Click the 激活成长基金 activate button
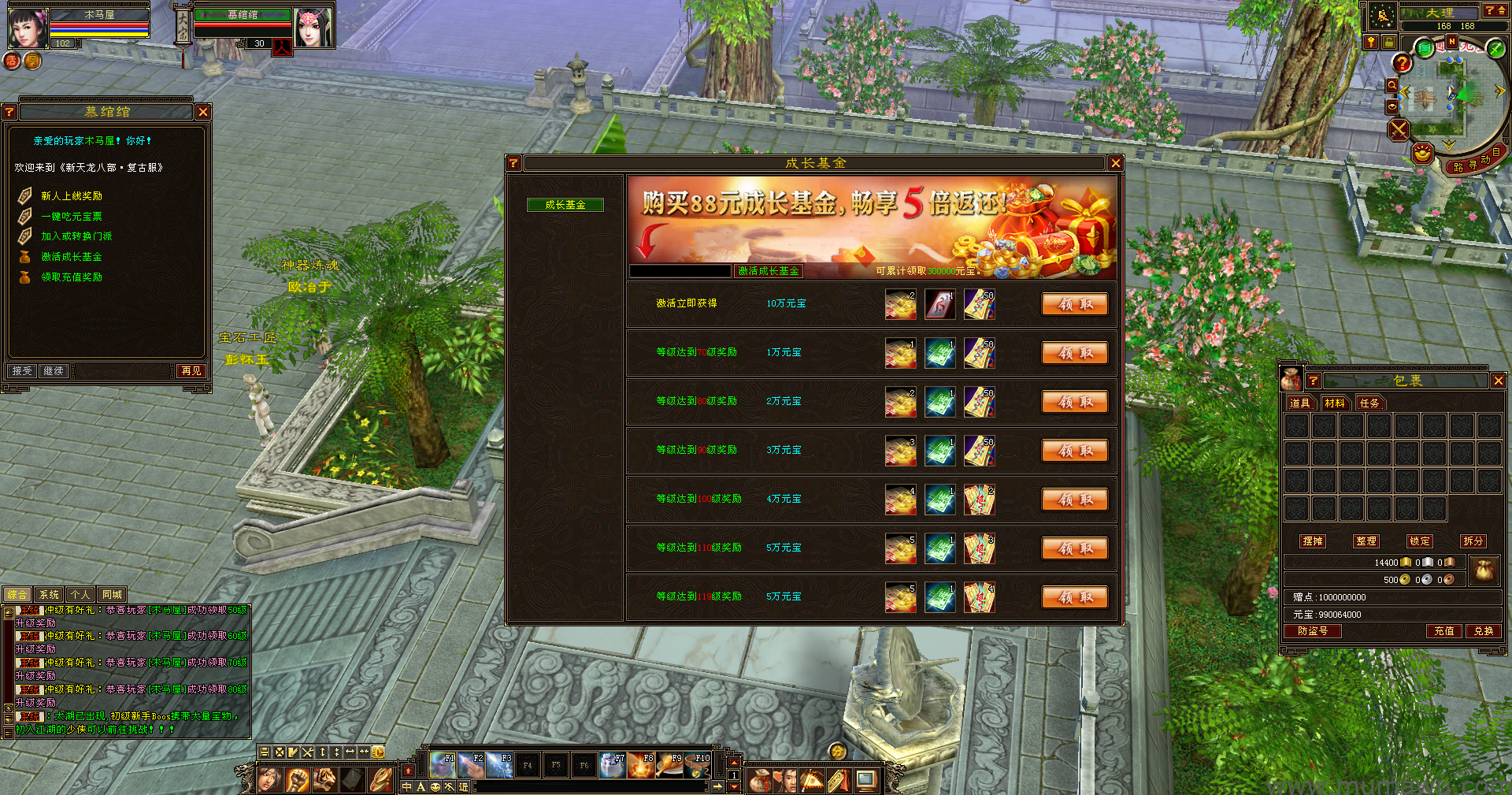 pos(769,271)
